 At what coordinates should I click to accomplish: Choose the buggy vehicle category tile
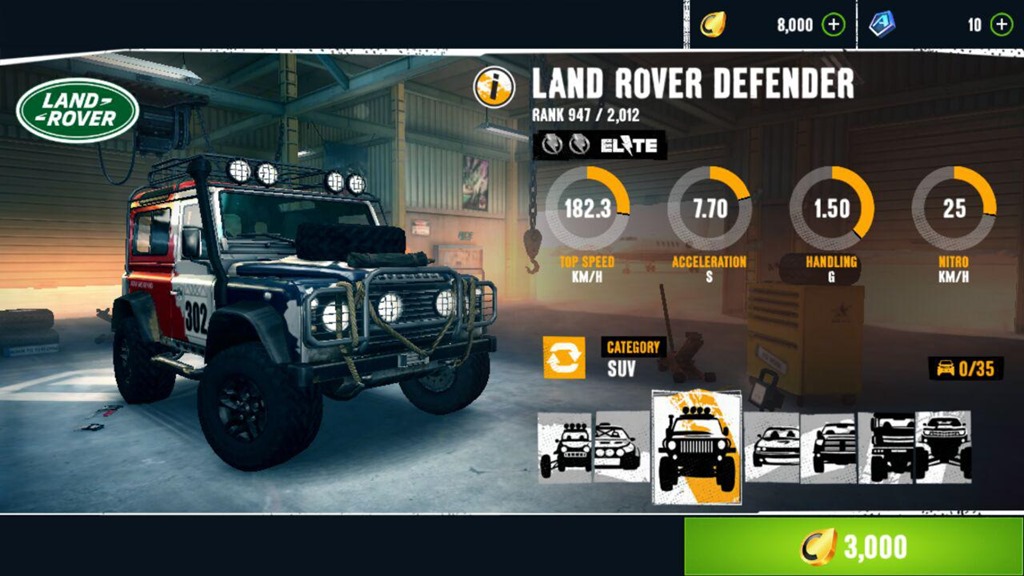click(x=565, y=446)
